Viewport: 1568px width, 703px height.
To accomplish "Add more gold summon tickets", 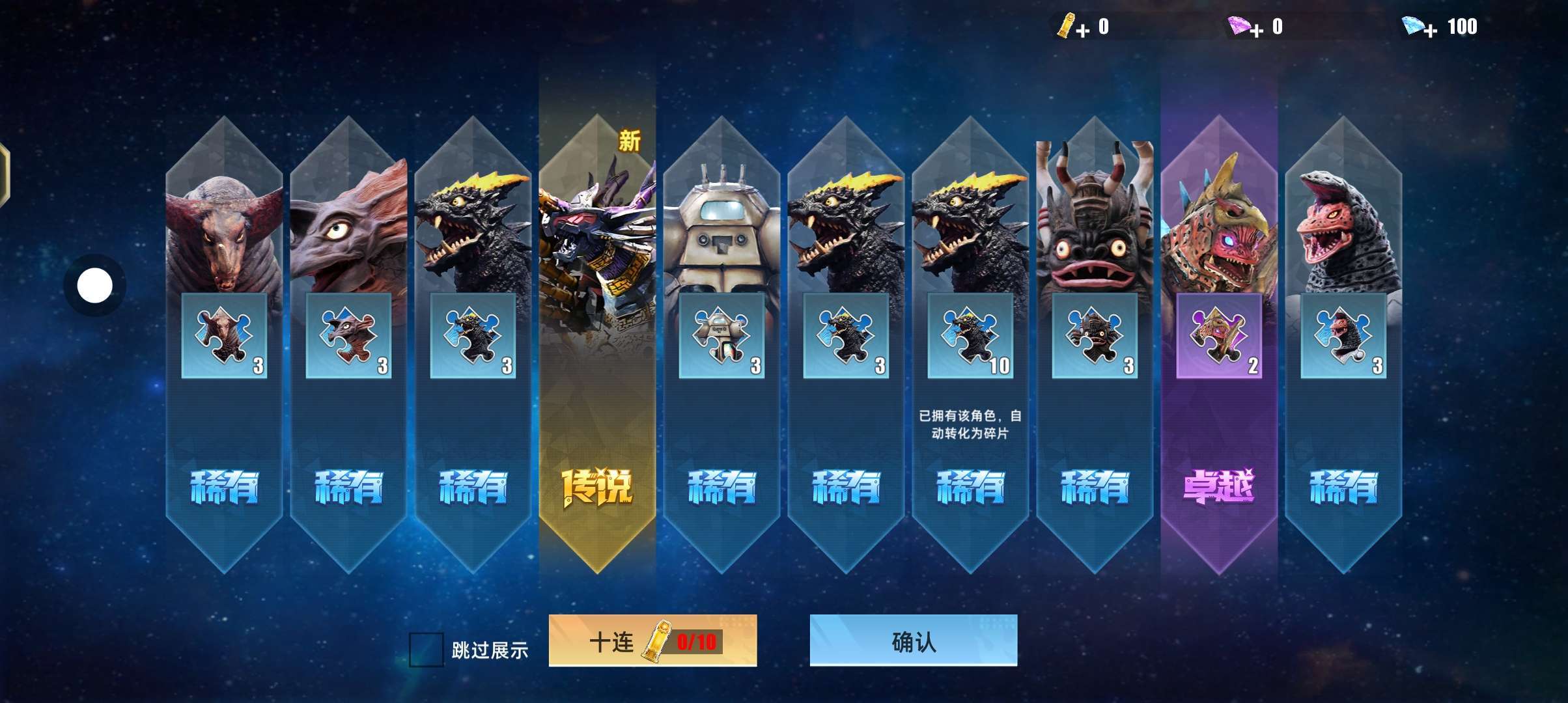I will [1082, 31].
